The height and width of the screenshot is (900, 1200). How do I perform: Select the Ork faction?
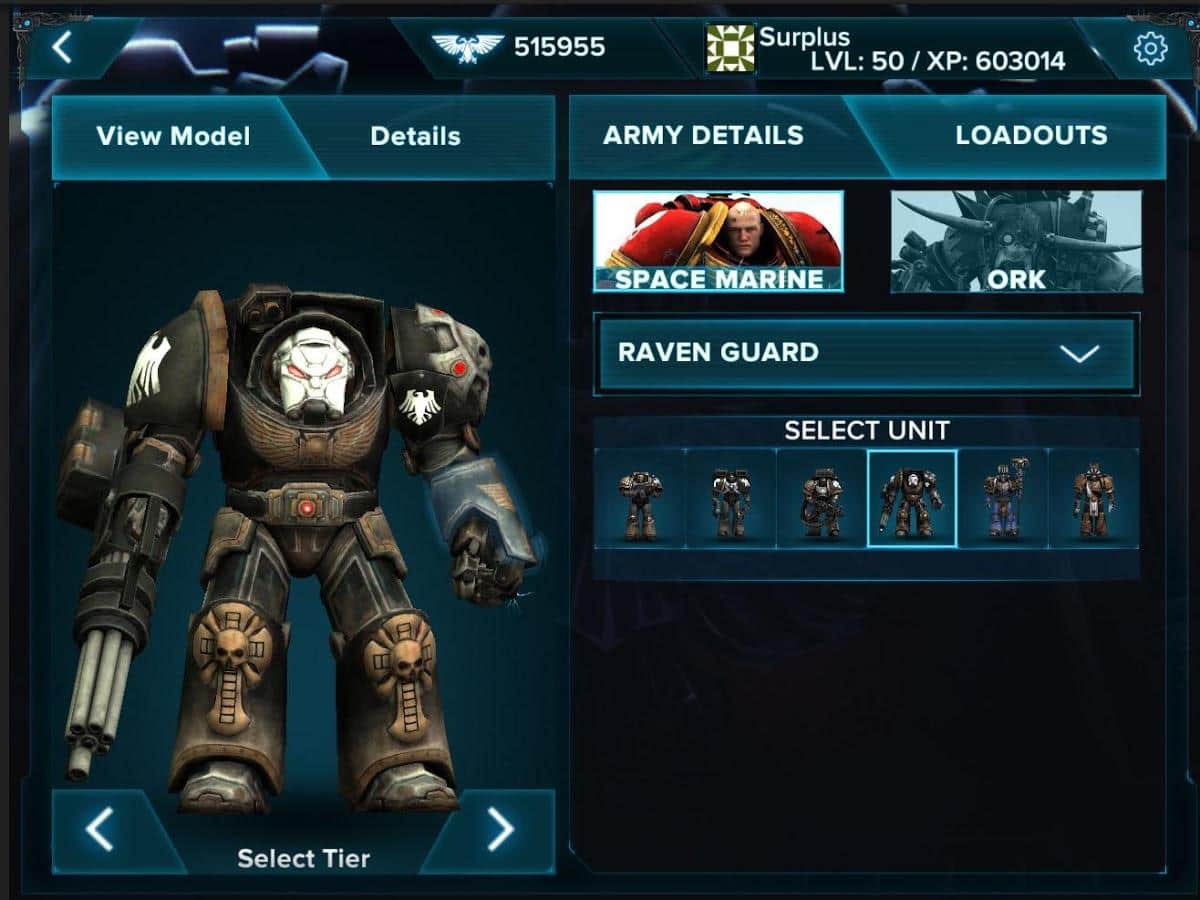[1016, 241]
